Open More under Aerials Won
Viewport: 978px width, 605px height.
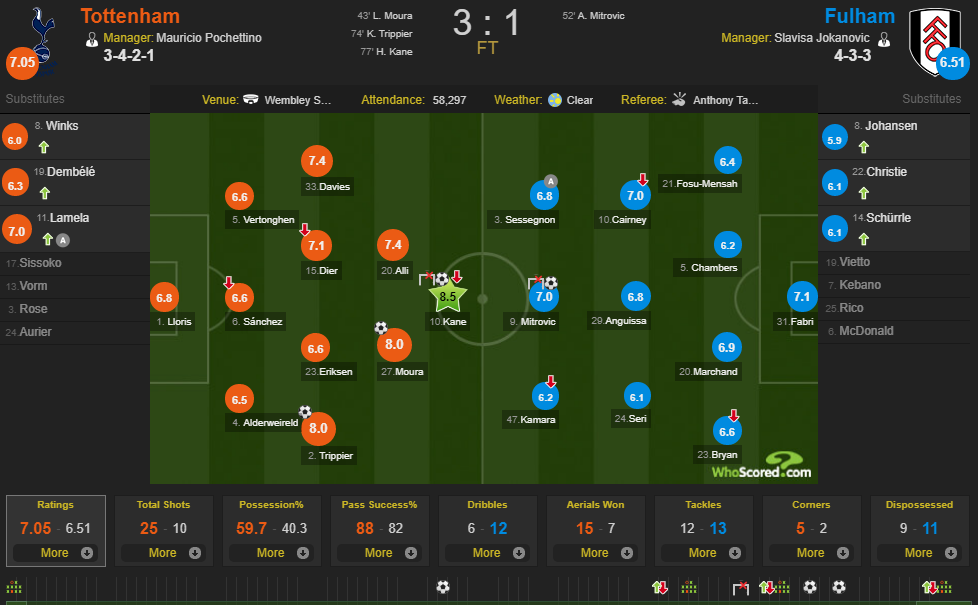point(595,553)
